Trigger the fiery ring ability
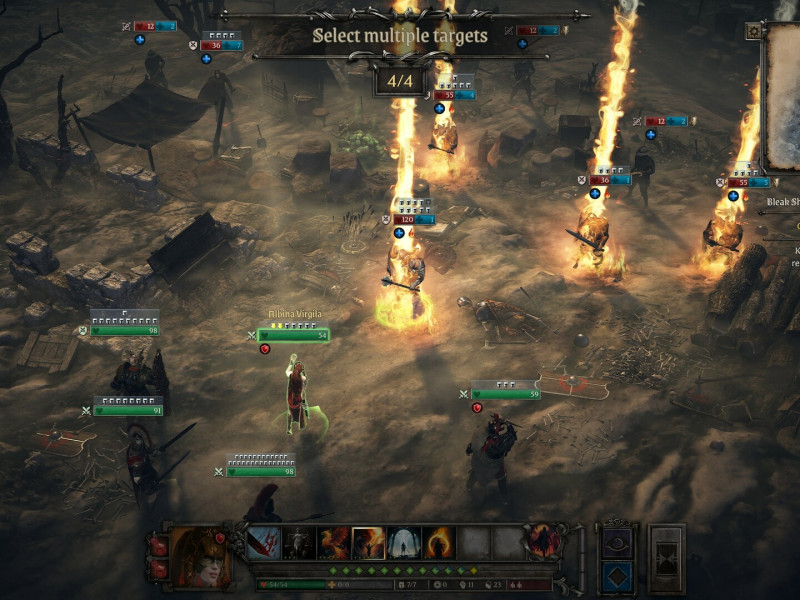This screenshot has height=600, width=800. (439, 543)
